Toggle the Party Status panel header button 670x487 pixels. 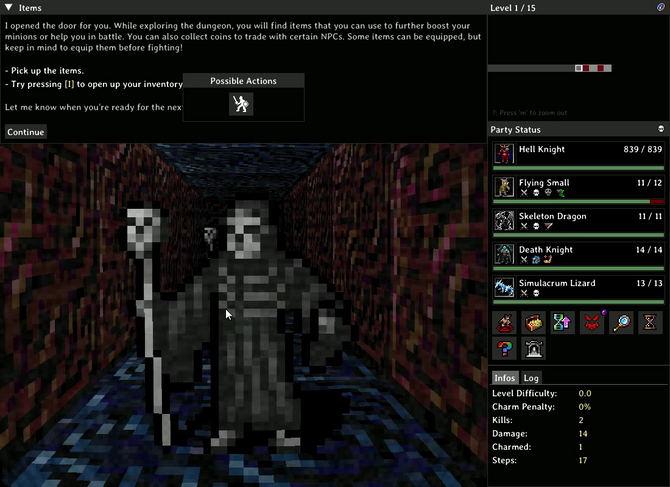pos(661,129)
